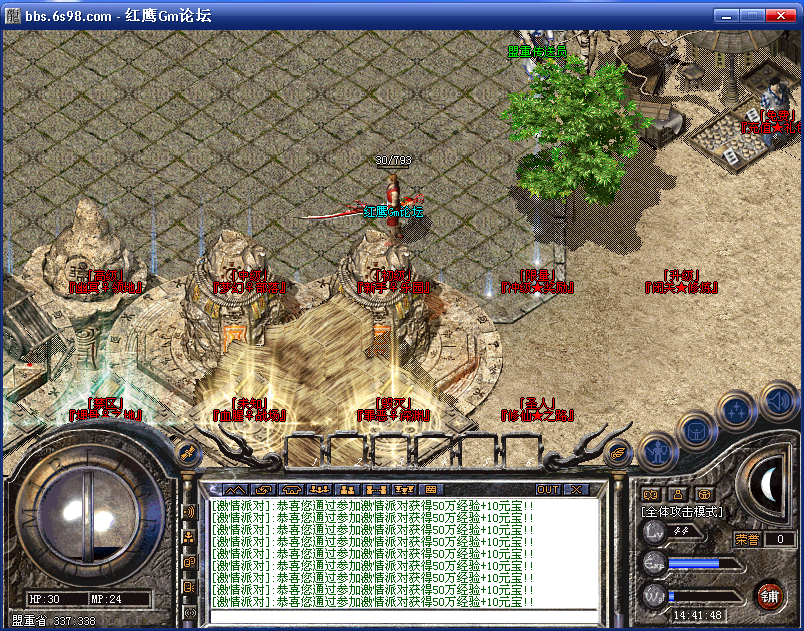
Task: Switch the 全体攻击模式 attack mode label
Action: coord(681,512)
